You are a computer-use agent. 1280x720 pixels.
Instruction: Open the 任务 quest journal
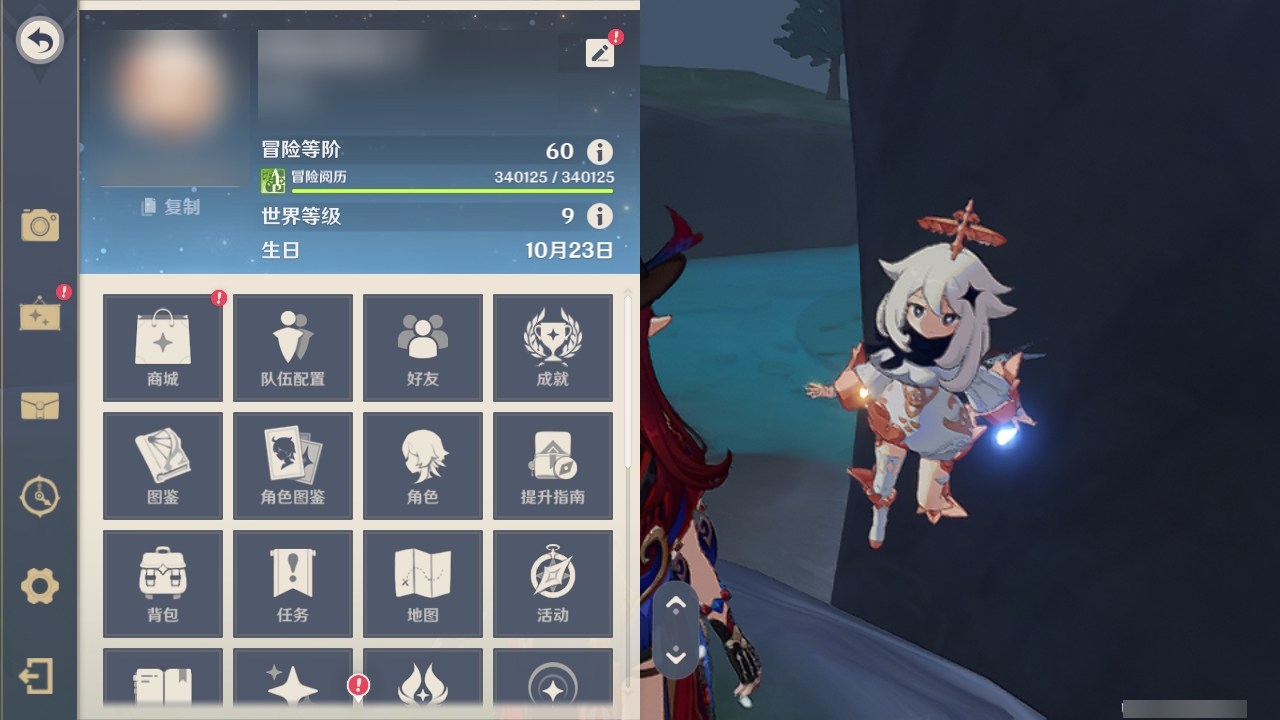(x=292, y=584)
